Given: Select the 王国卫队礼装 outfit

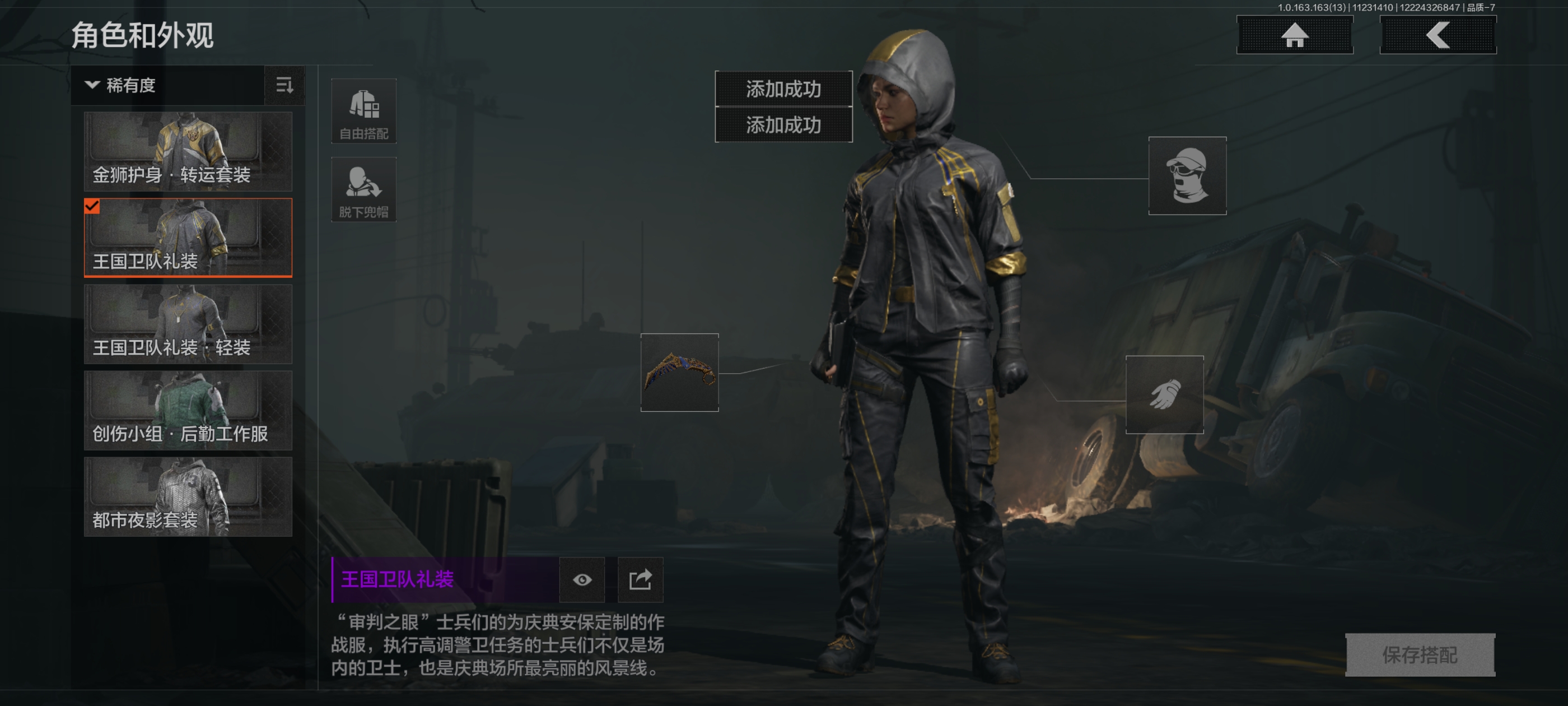Looking at the screenshot, I should [188, 238].
